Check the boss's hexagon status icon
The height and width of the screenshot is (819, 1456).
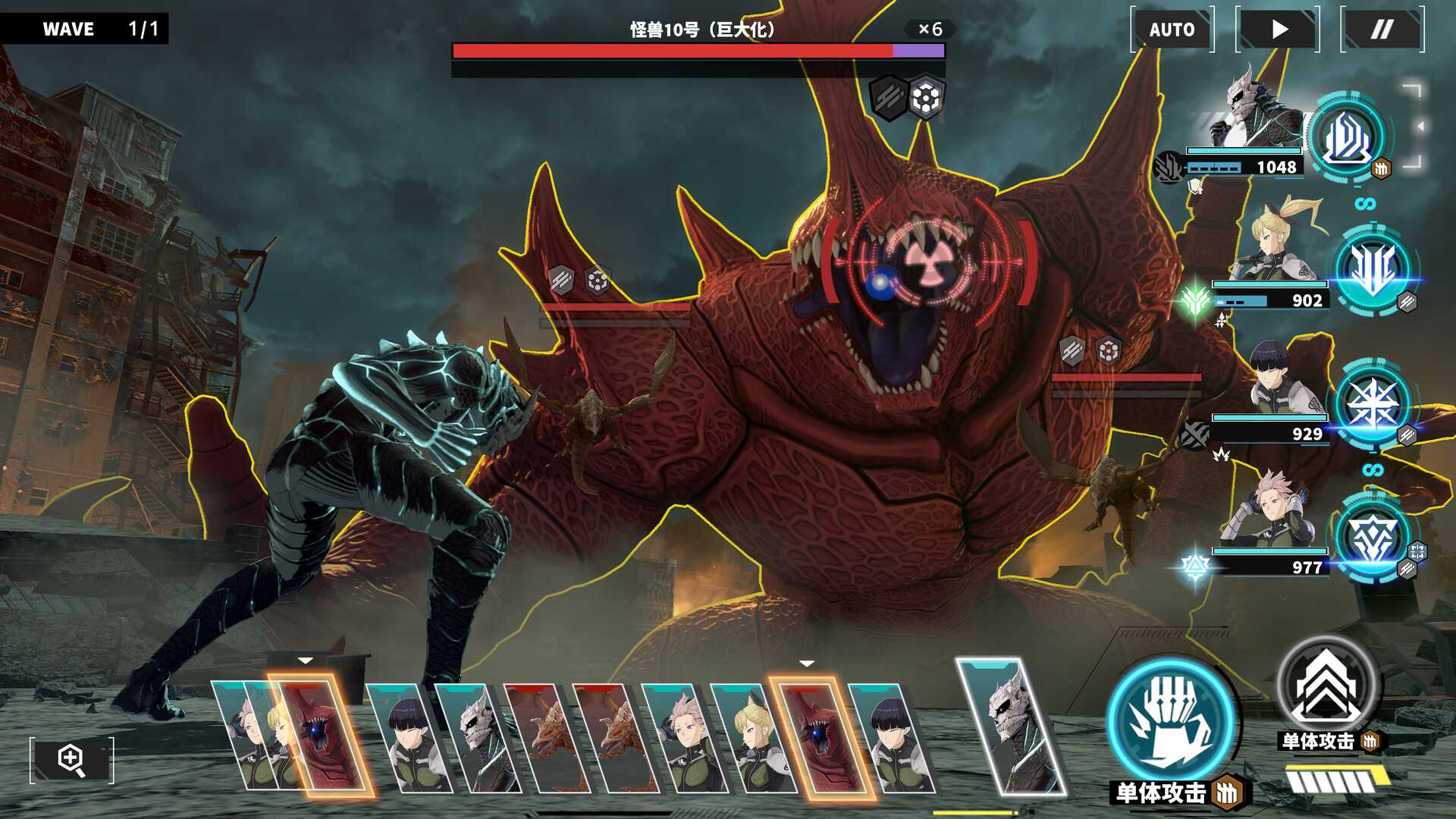[x=926, y=98]
